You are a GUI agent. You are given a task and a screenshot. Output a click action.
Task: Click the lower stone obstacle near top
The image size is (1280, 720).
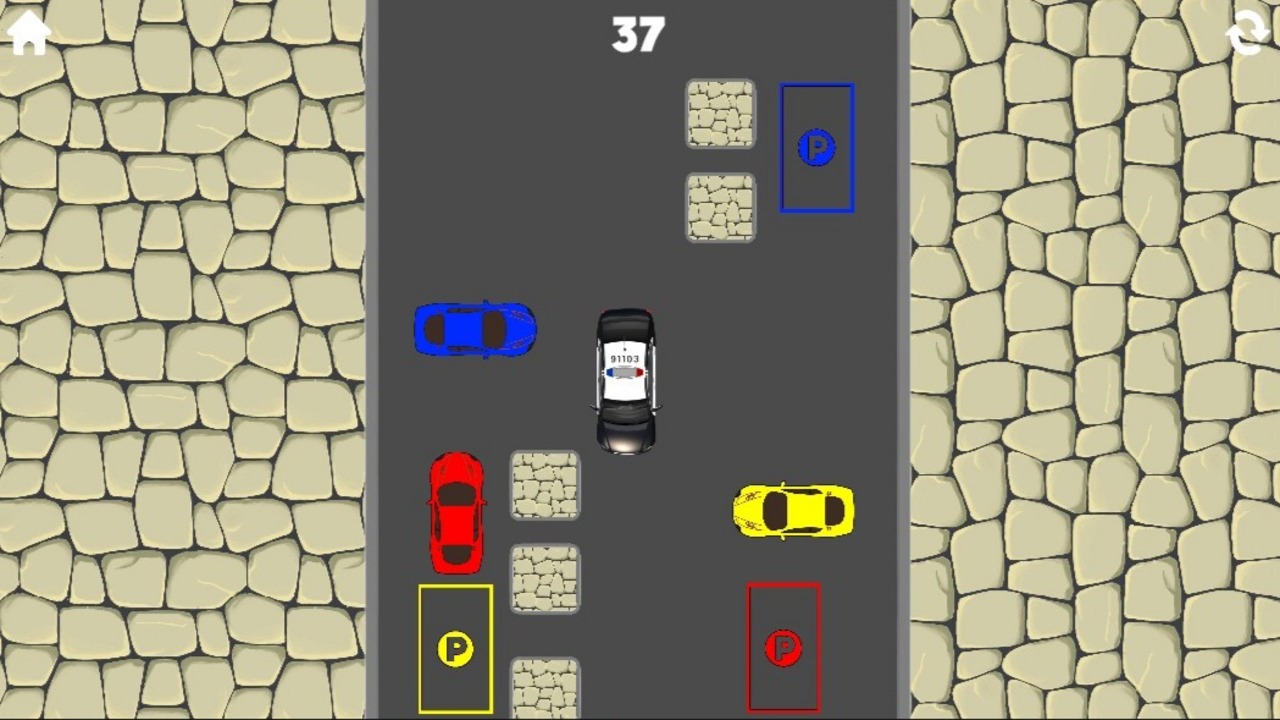[x=720, y=205]
